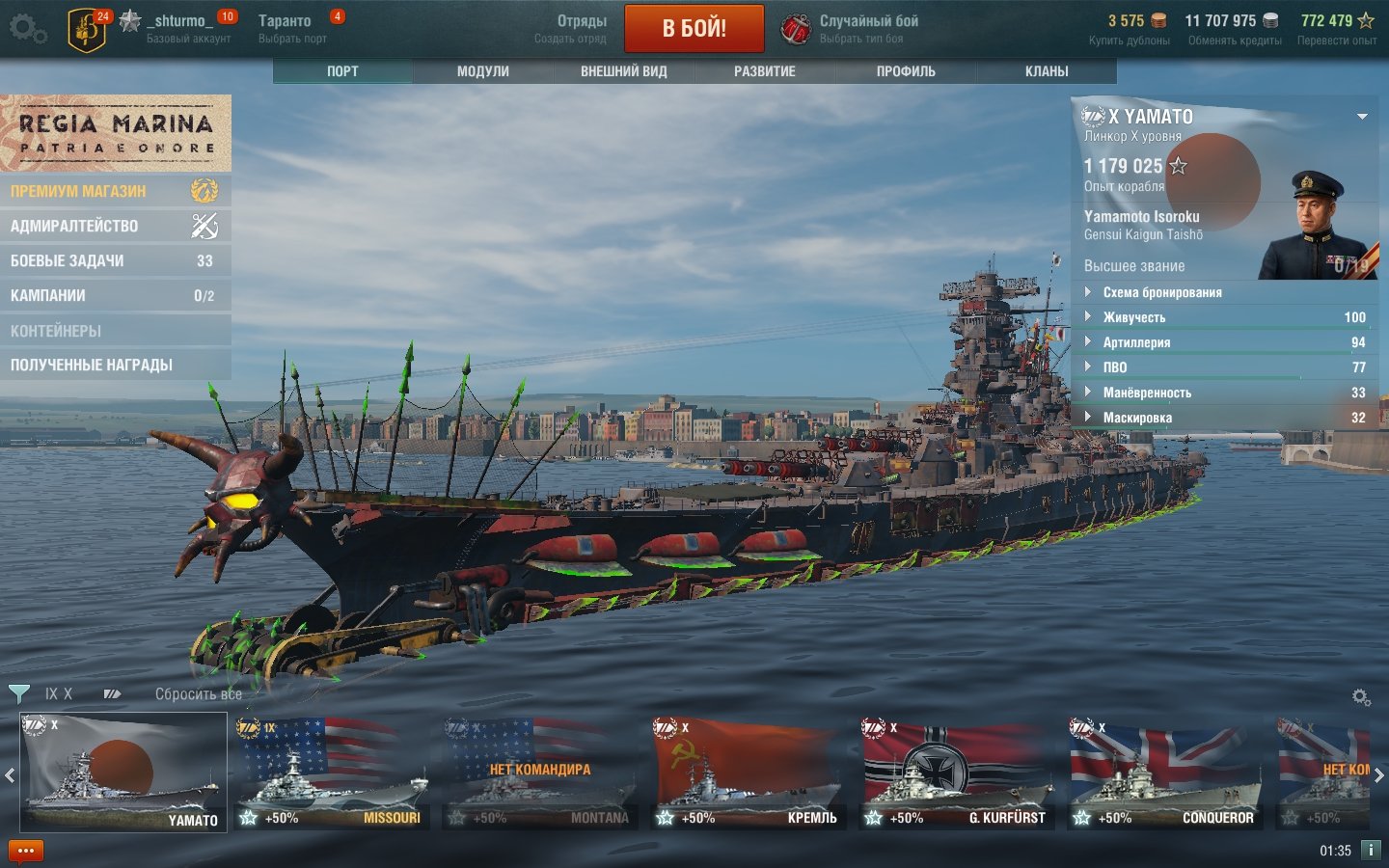This screenshot has height=868, width=1389.
Task: Reset carousel filters with Сбросить все
Action: (198, 694)
